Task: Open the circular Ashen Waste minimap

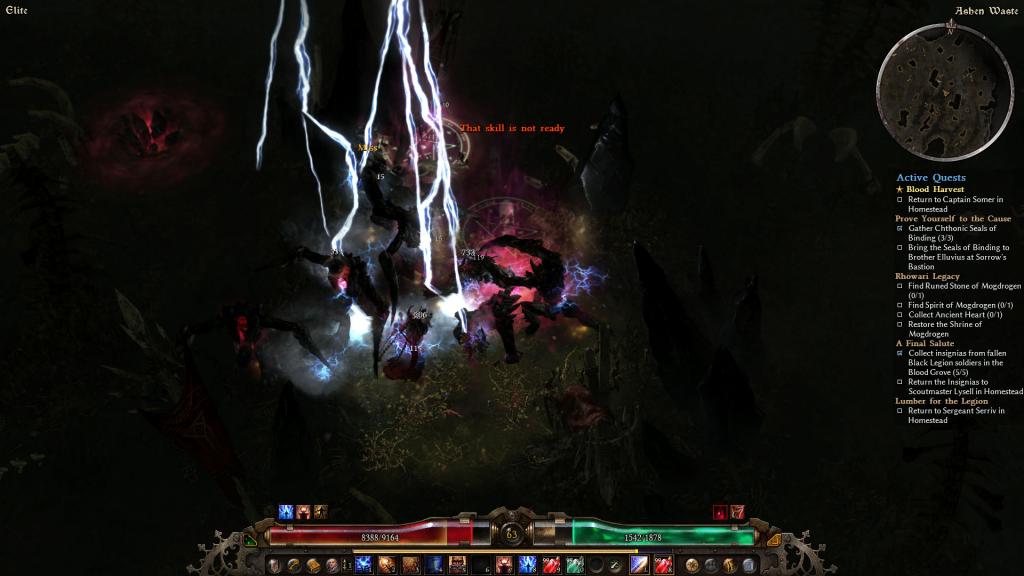Action: pos(938,91)
